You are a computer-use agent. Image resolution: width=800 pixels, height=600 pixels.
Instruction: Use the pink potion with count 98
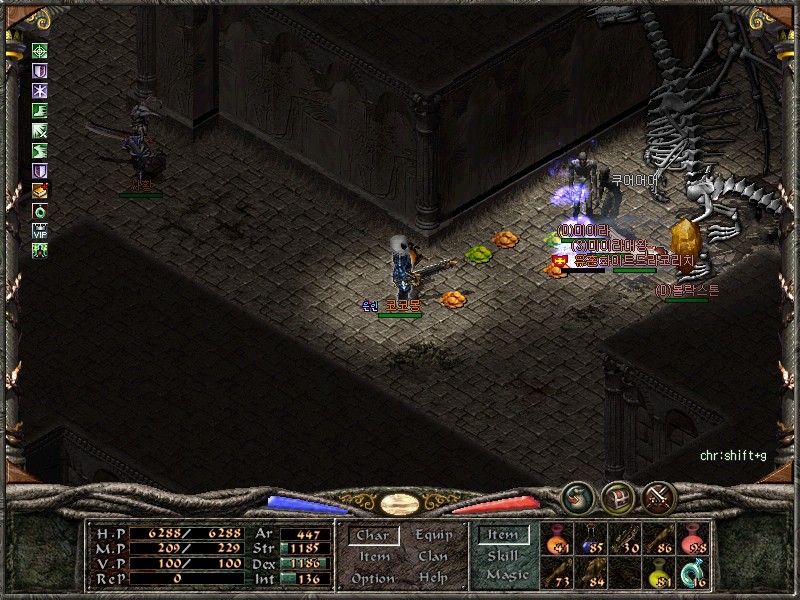(692, 539)
